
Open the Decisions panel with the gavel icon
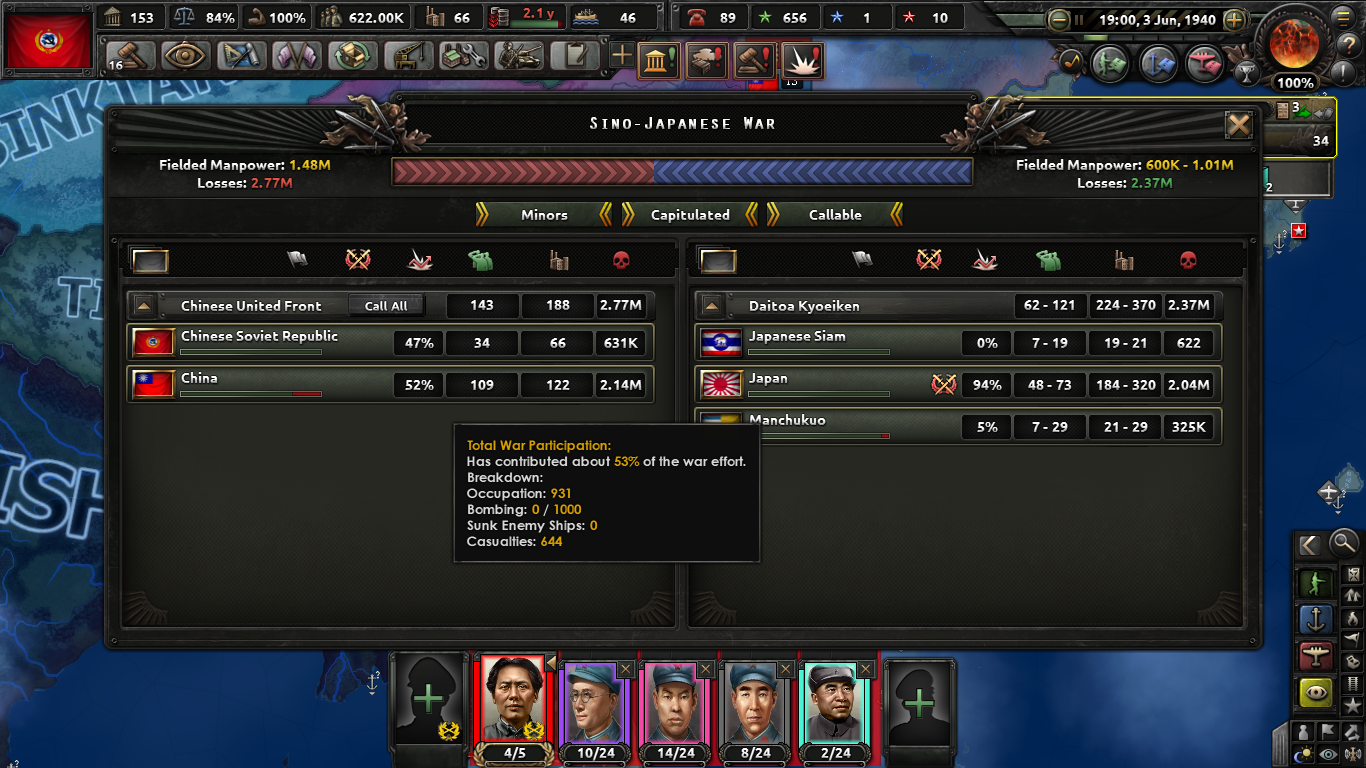130,56
